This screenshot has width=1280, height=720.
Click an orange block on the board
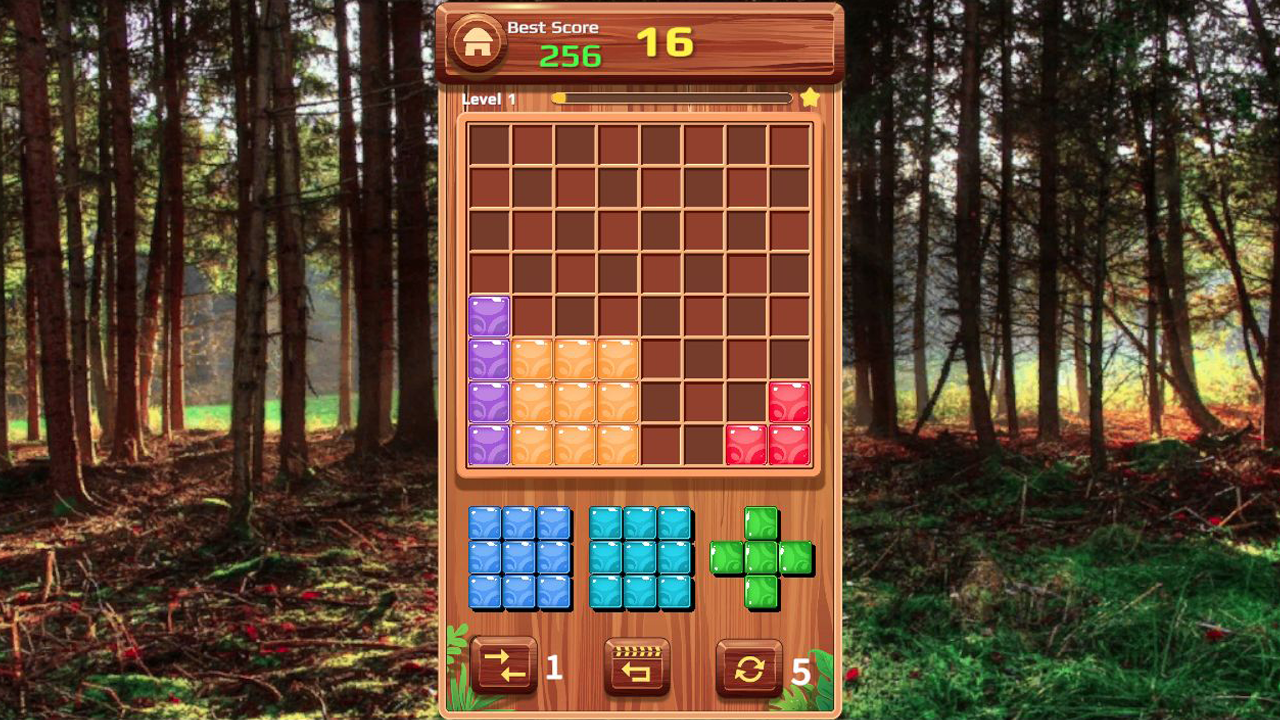pos(575,405)
